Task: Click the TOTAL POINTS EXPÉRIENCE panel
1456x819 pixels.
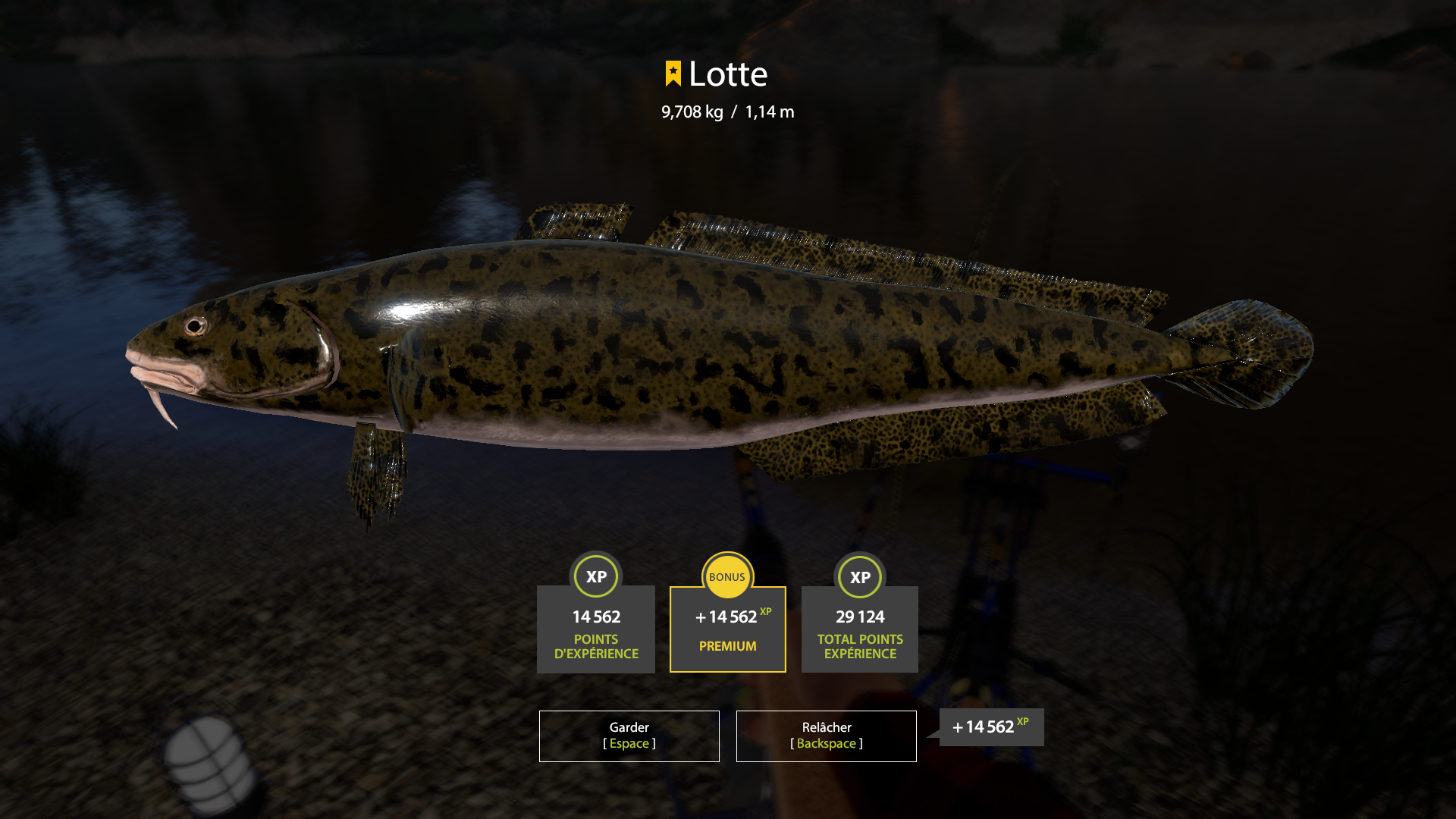Action: 859,629
